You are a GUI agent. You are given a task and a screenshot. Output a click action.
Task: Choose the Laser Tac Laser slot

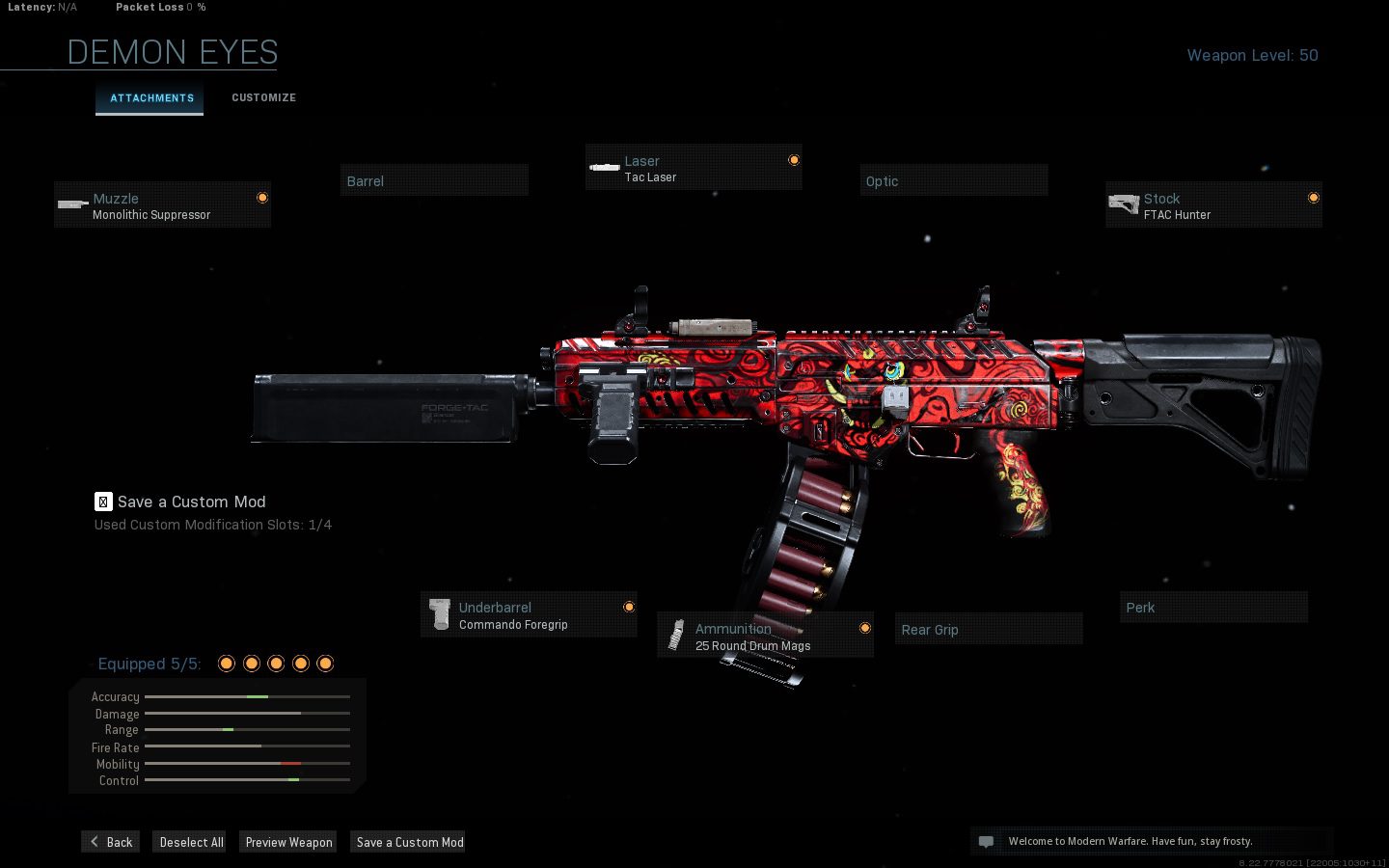point(693,169)
